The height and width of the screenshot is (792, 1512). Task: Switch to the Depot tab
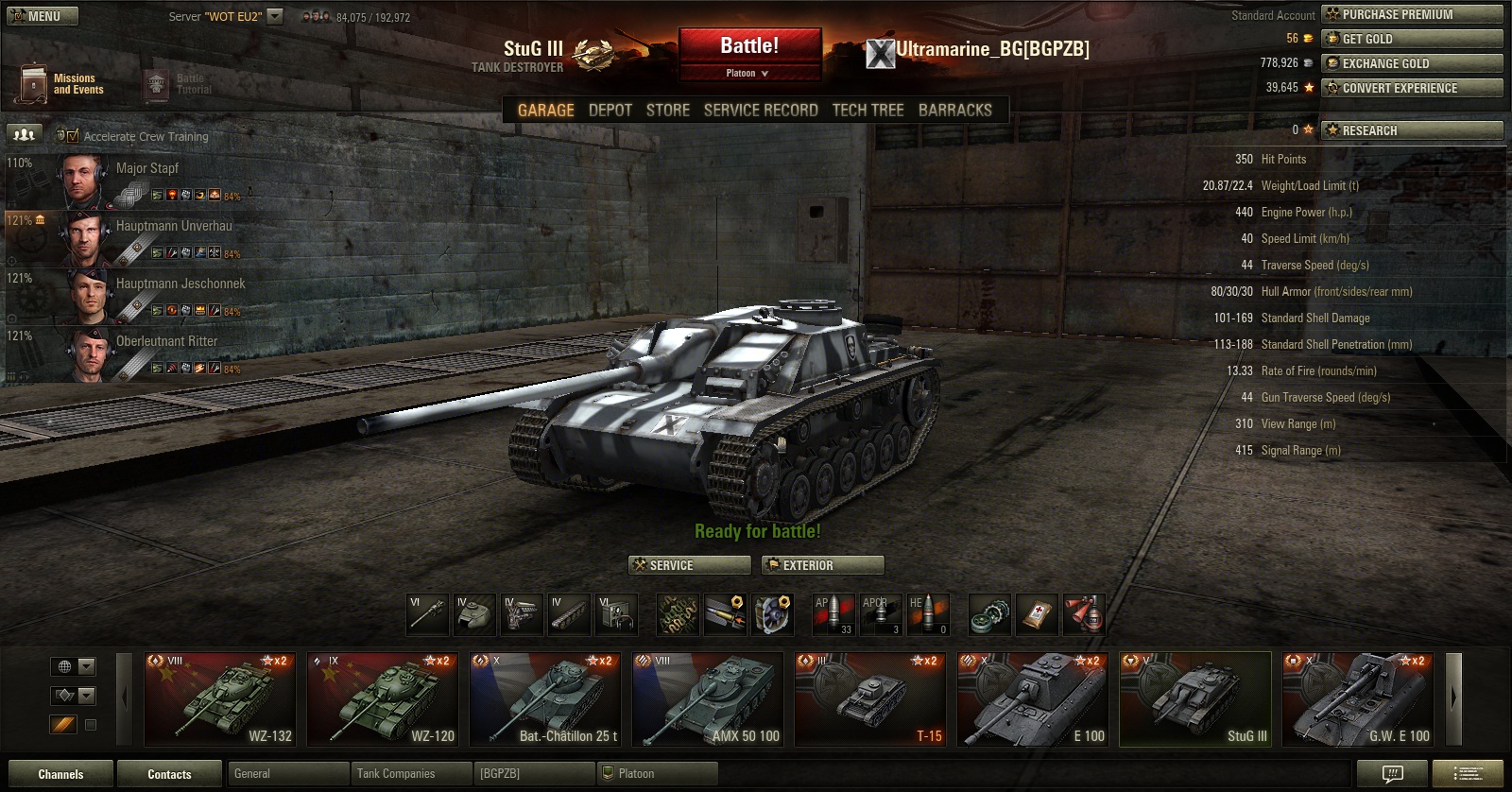[x=610, y=110]
